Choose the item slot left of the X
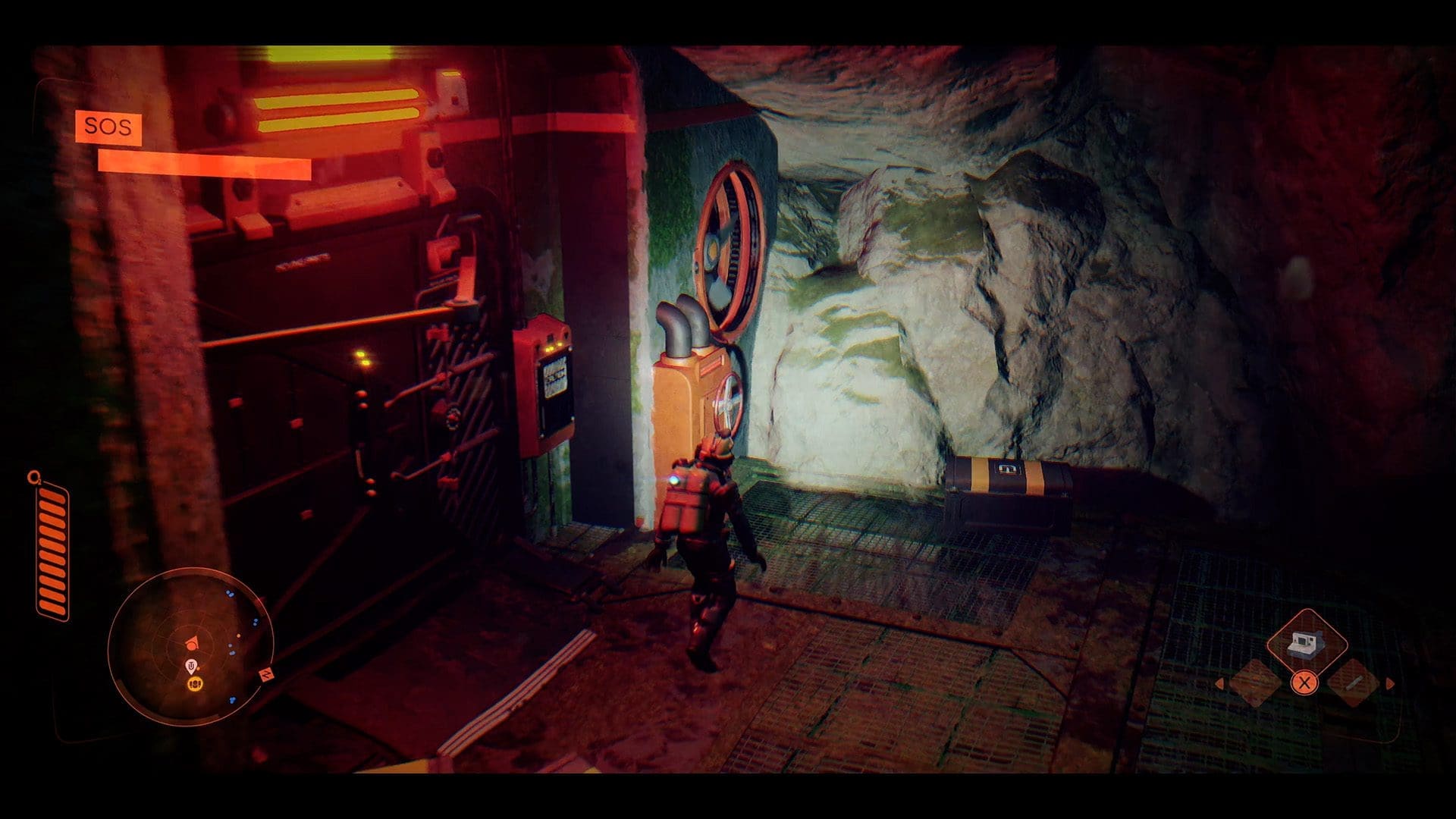 click(x=1255, y=683)
